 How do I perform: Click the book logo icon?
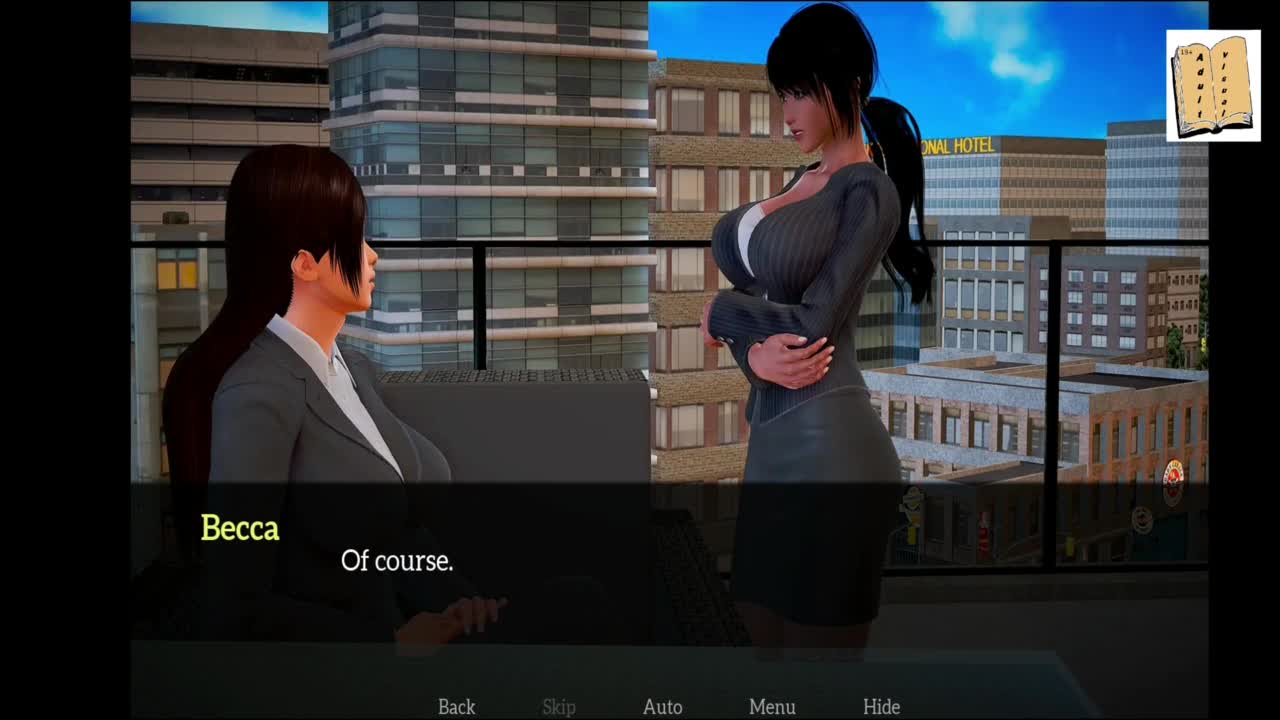click(x=1213, y=86)
